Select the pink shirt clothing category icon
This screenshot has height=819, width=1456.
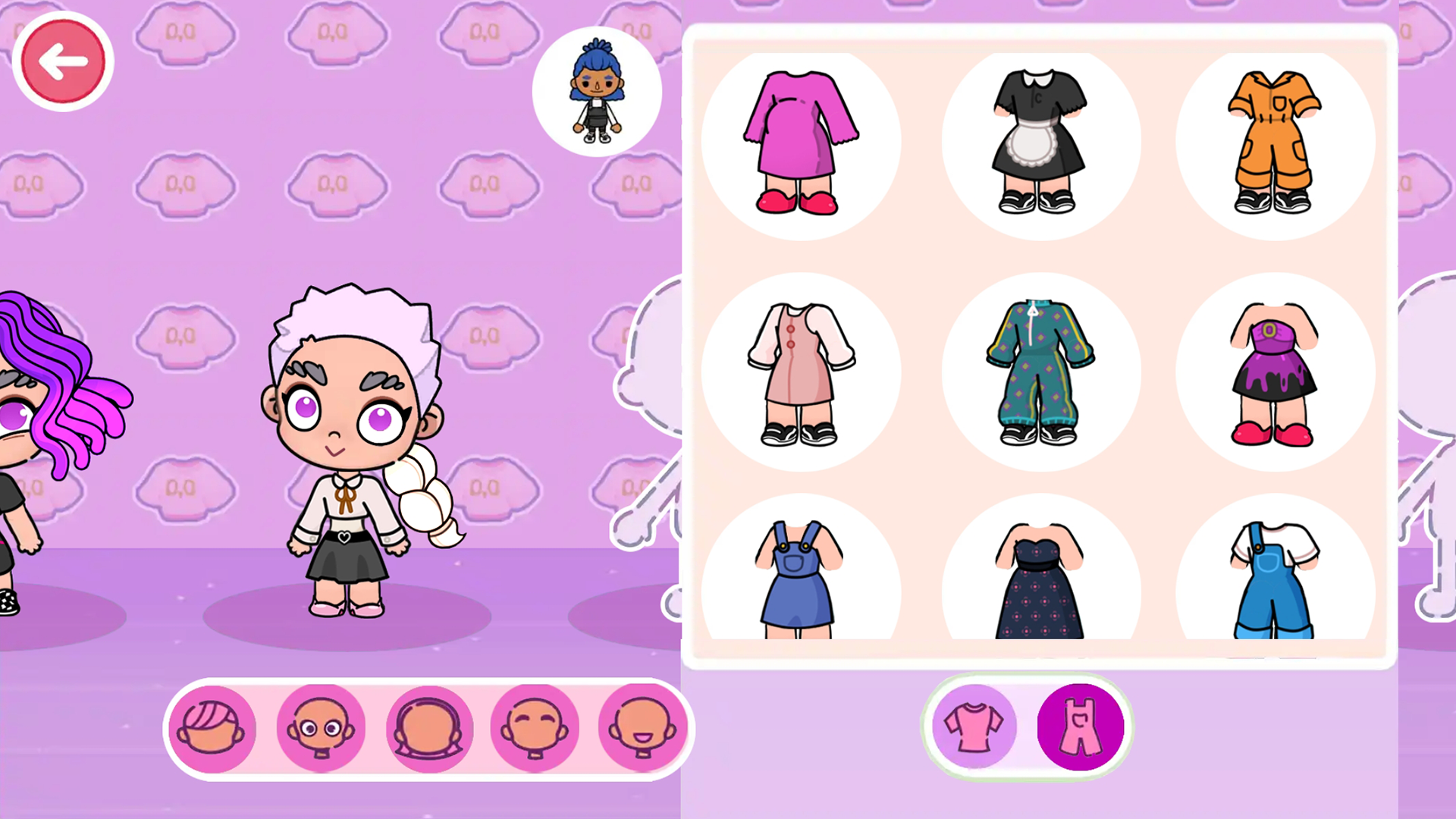tap(976, 726)
